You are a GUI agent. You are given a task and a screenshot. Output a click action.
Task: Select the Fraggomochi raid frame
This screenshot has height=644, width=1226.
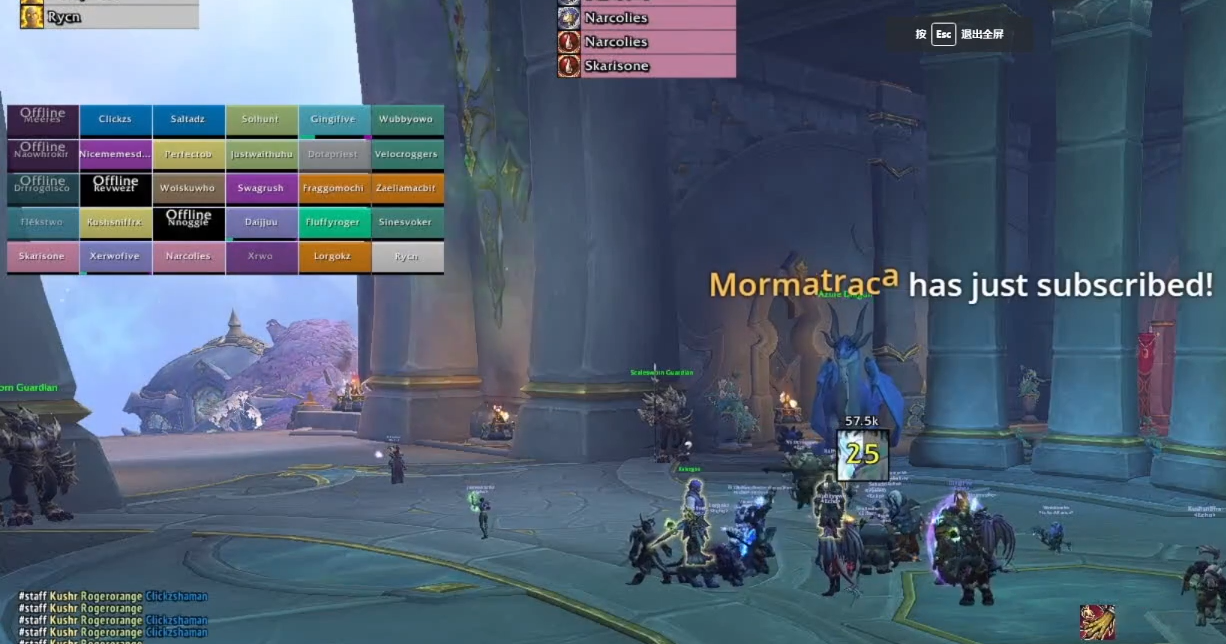[334, 188]
